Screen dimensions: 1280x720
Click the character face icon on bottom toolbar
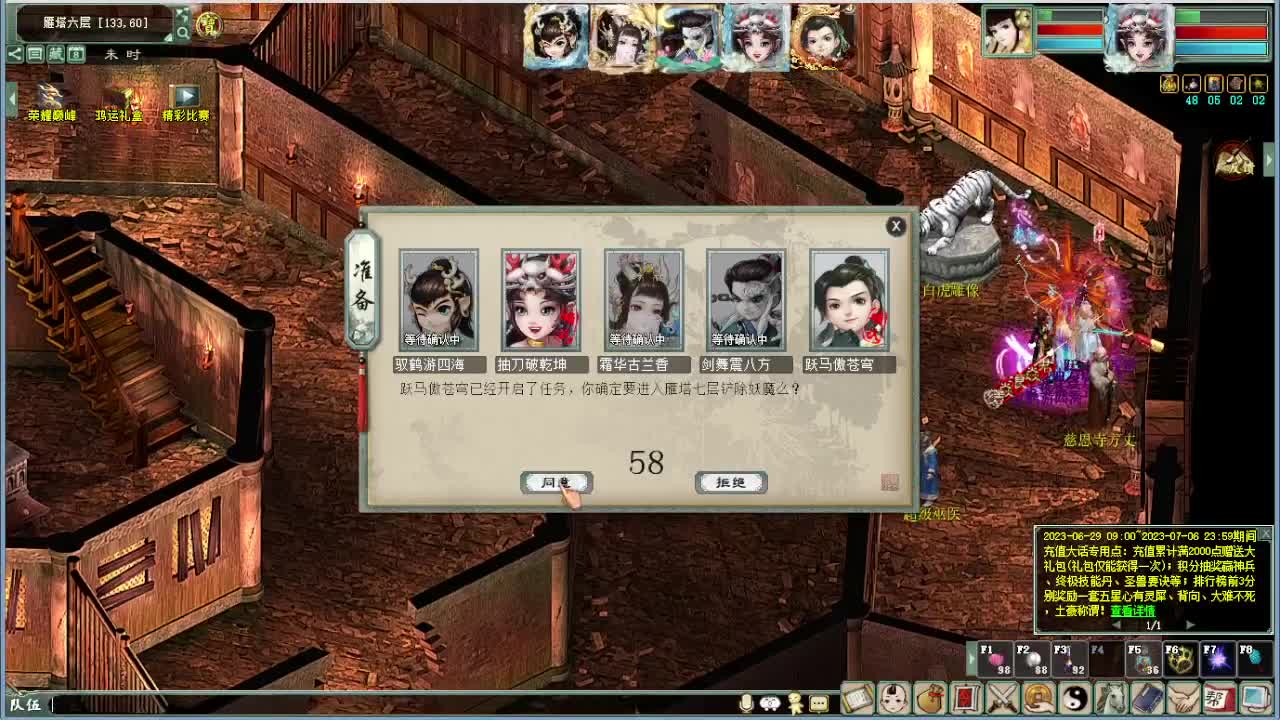pos(894,700)
